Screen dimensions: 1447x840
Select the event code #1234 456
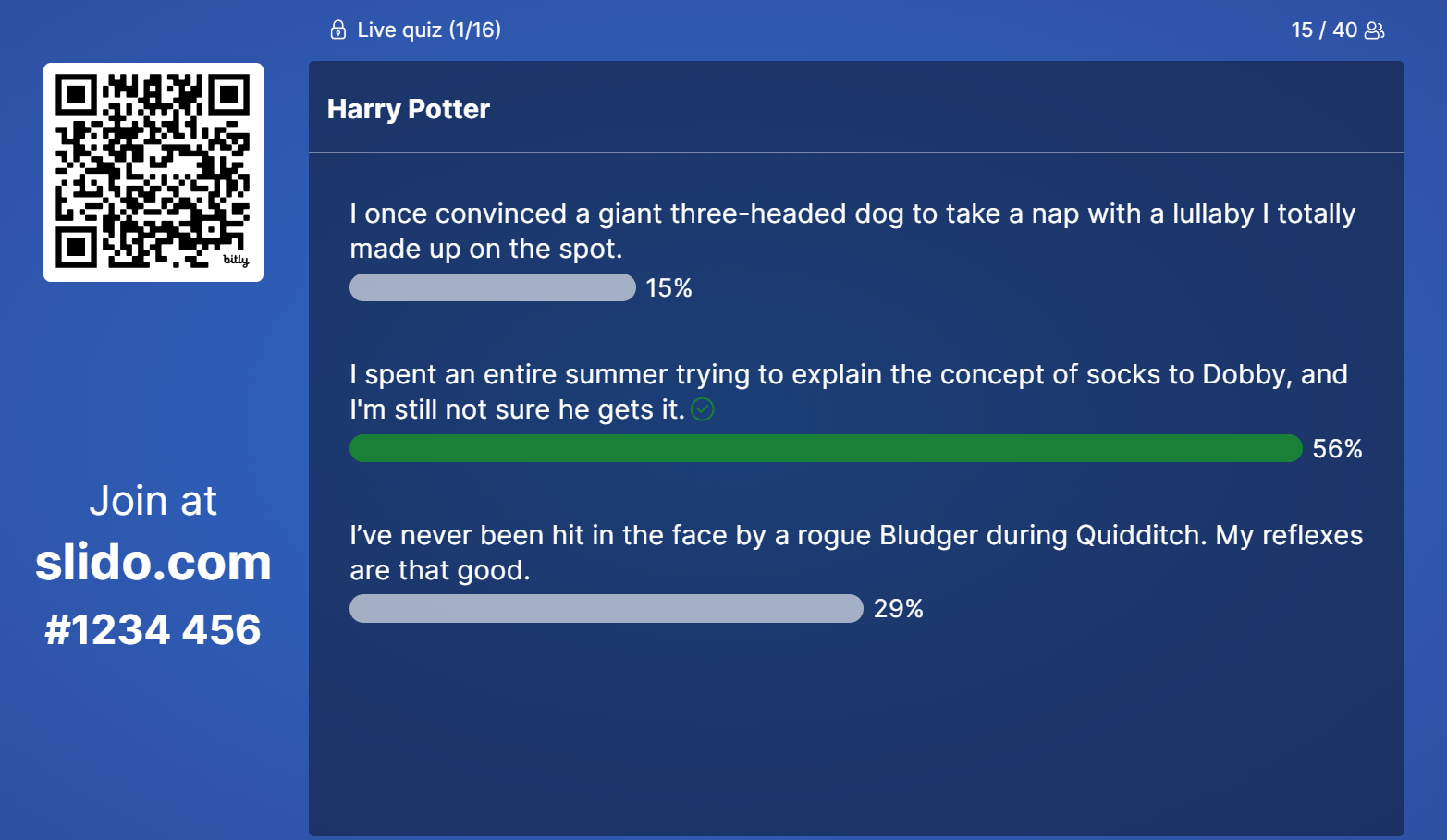(153, 629)
